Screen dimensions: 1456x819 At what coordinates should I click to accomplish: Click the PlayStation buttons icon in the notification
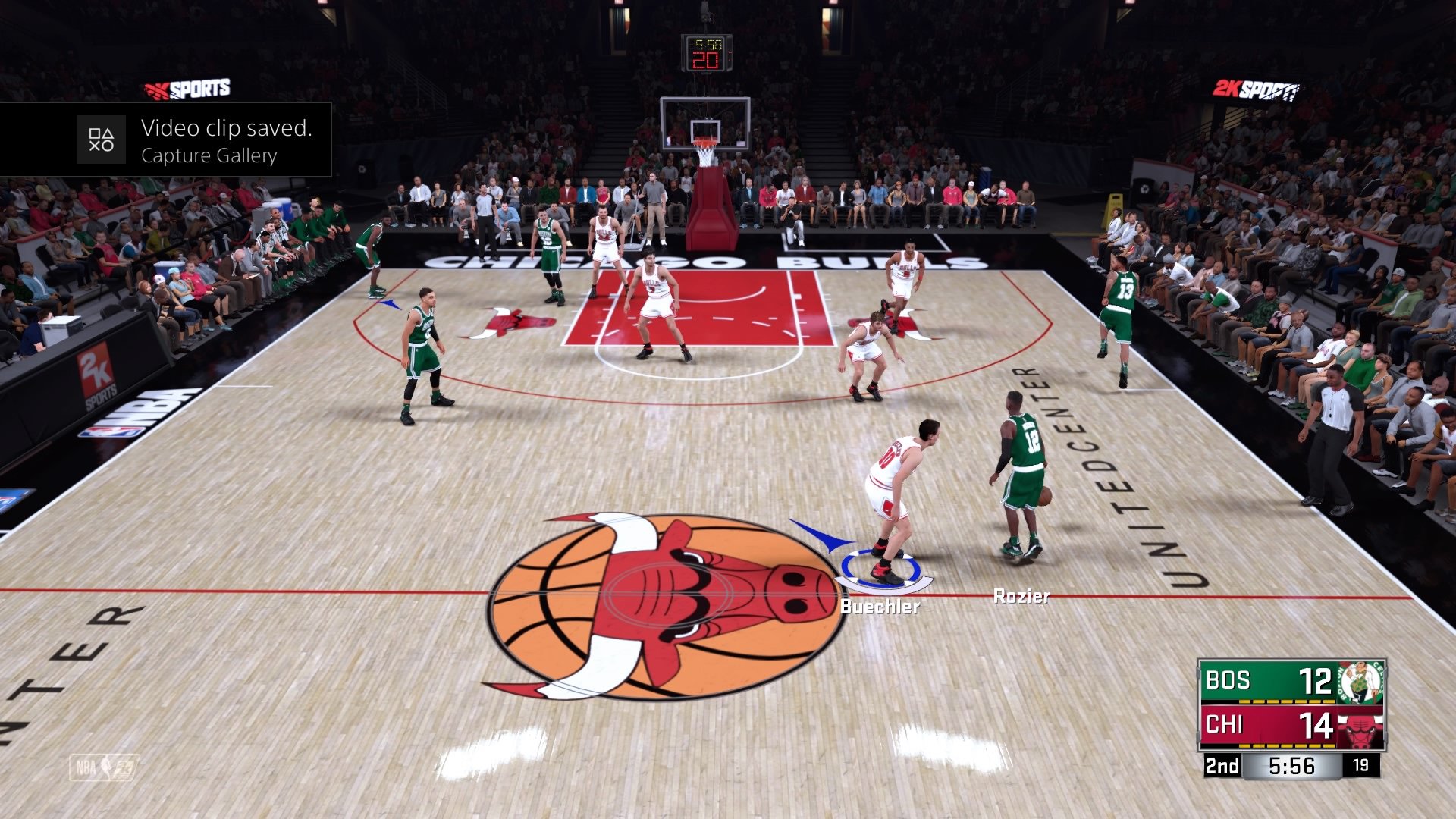tap(101, 140)
